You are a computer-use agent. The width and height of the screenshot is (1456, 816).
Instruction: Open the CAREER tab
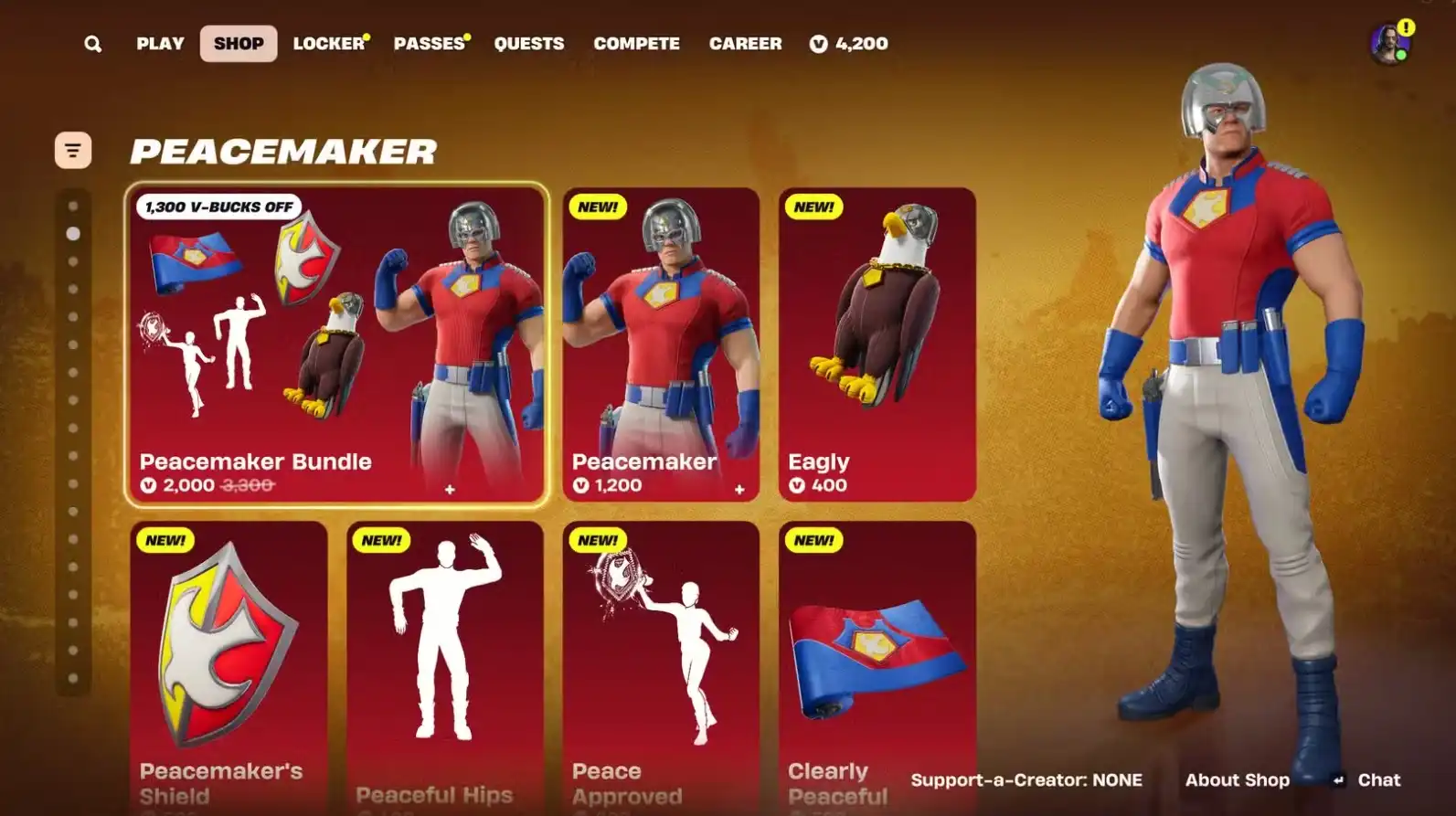(x=745, y=43)
